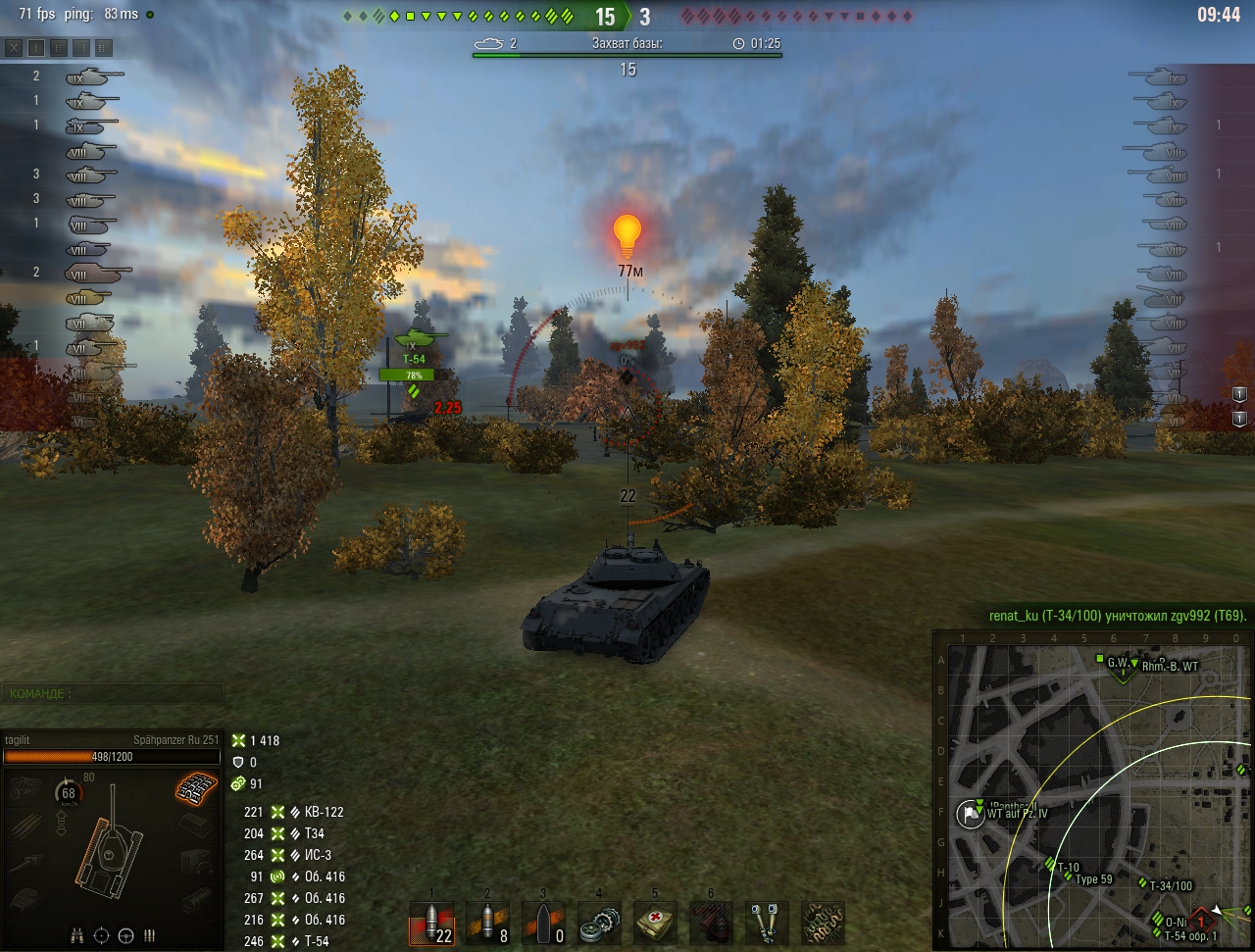Activate the first aid kit consumable
Screen dimensions: 1255x952
655,924
